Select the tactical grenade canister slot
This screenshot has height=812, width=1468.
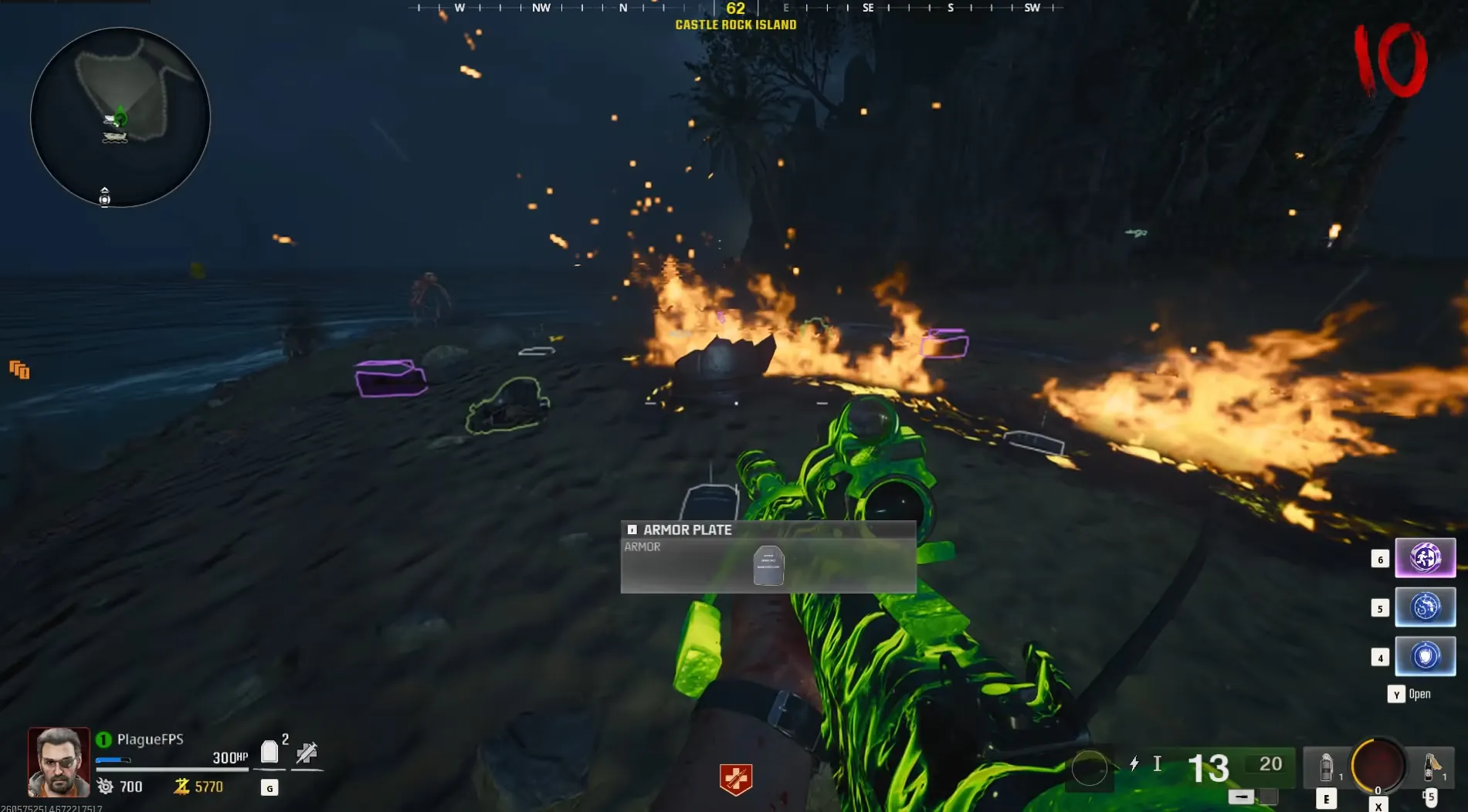[1326, 767]
